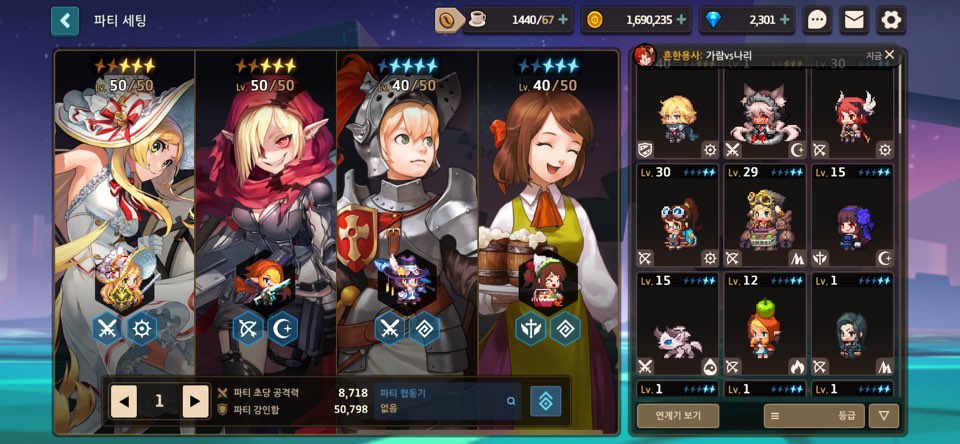Open party synergy details magnifier
The width and height of the screenshot is (960, 444).
[511, 401]
